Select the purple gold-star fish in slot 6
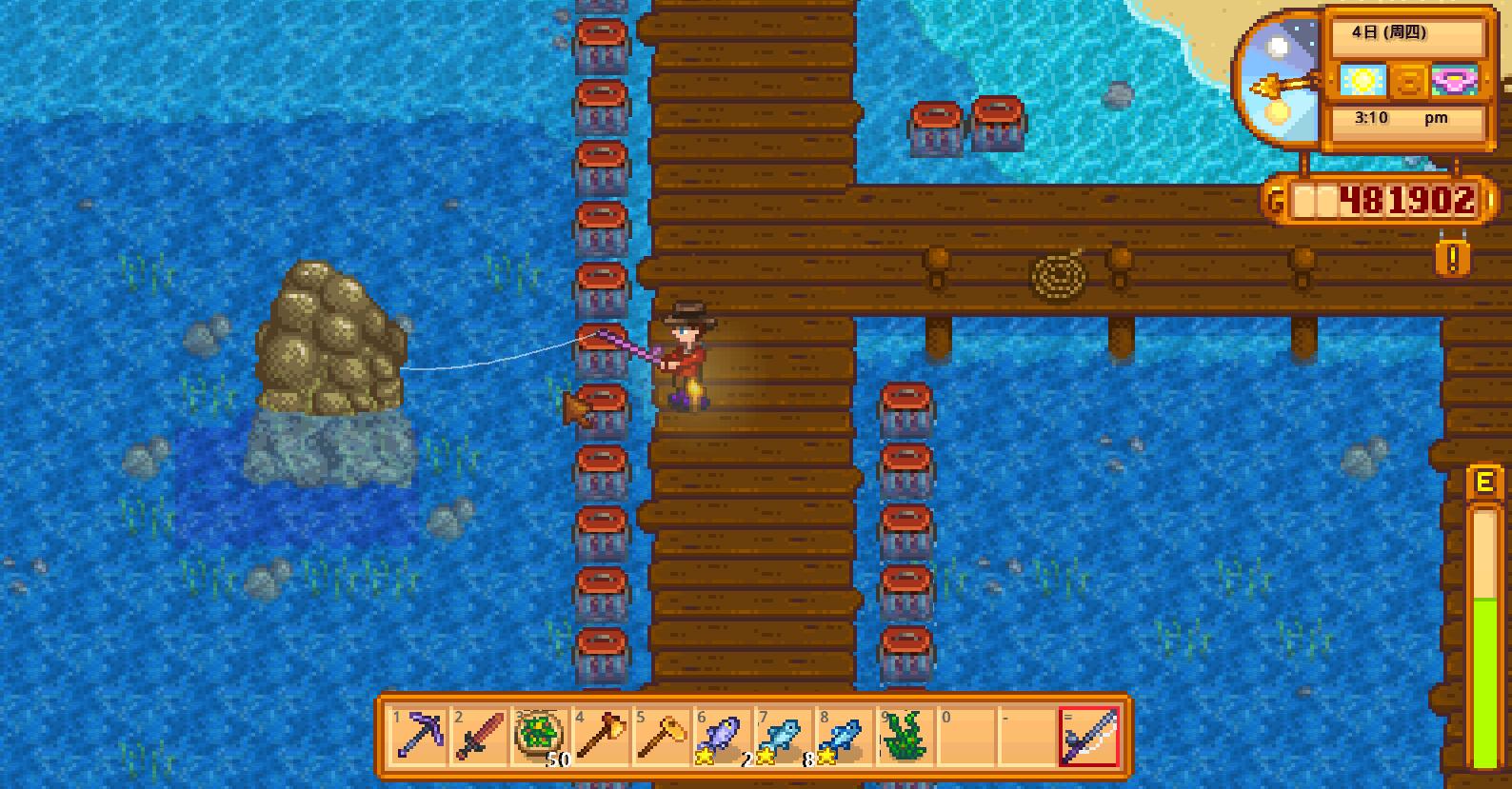 [x=718, y=737]
